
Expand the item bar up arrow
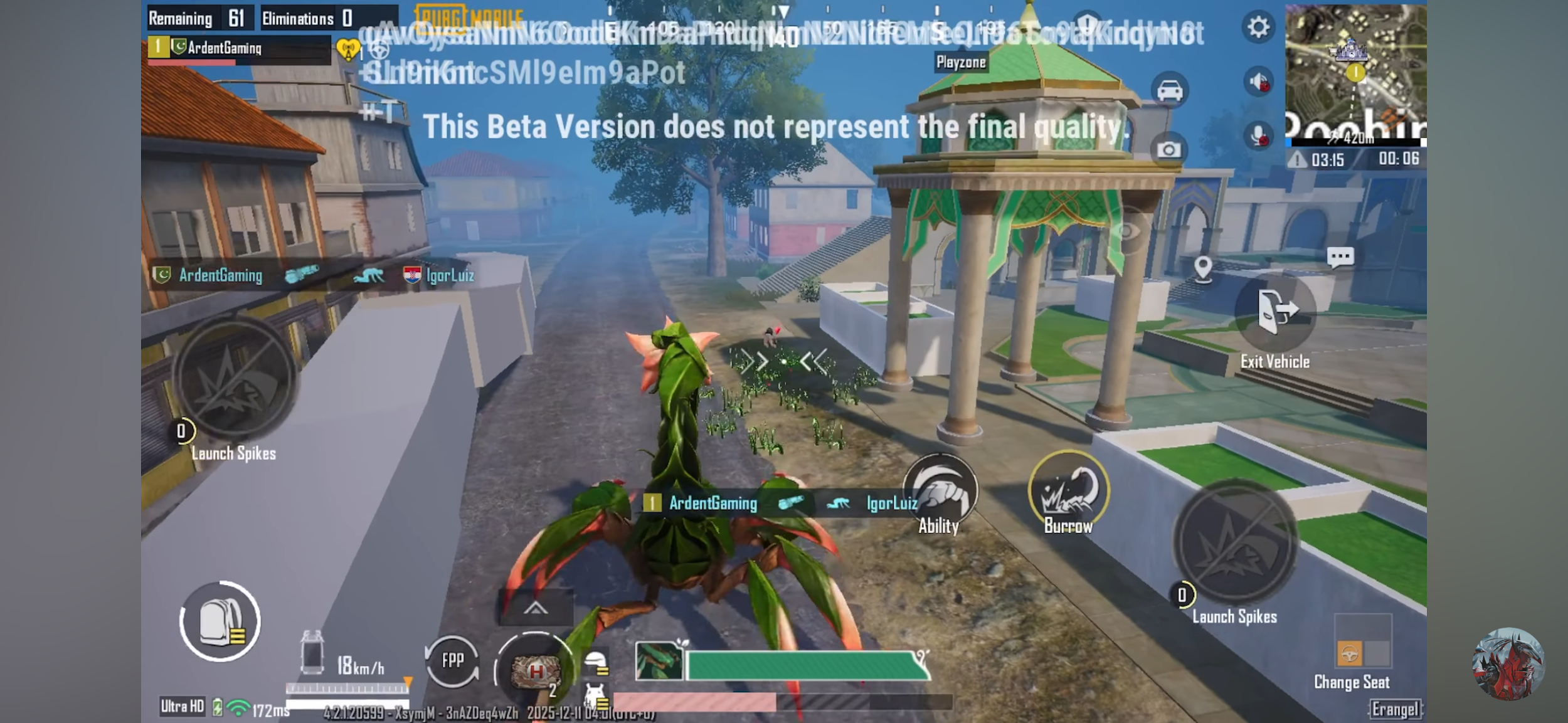click(x=535, y=608)
